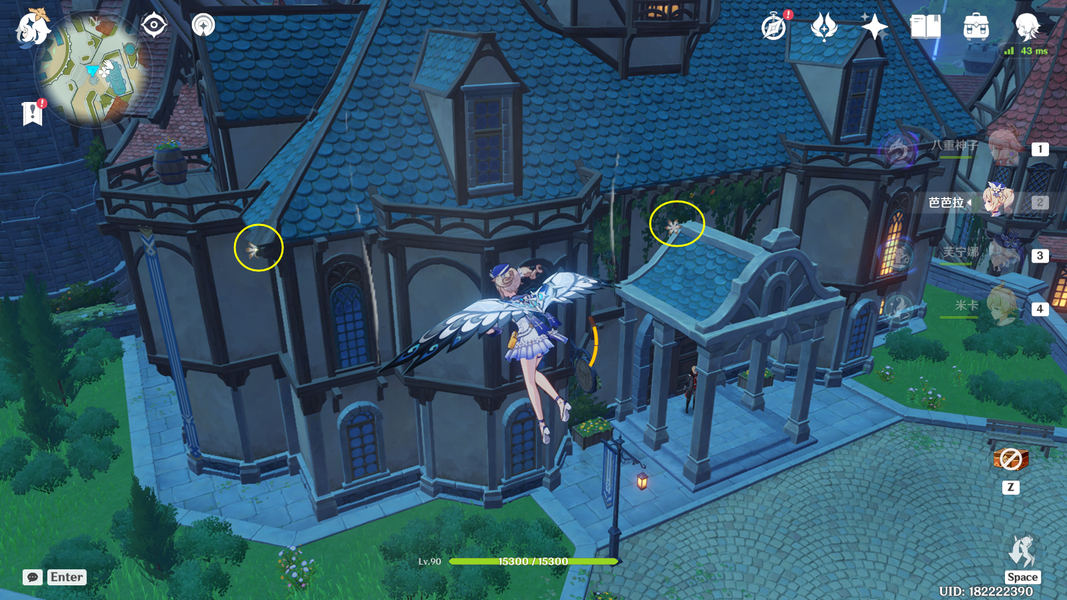This screenshot has width=1067, height=600.
Task: Click the crossed-out gadget icon above Z
Action: tap(1010, 460)
